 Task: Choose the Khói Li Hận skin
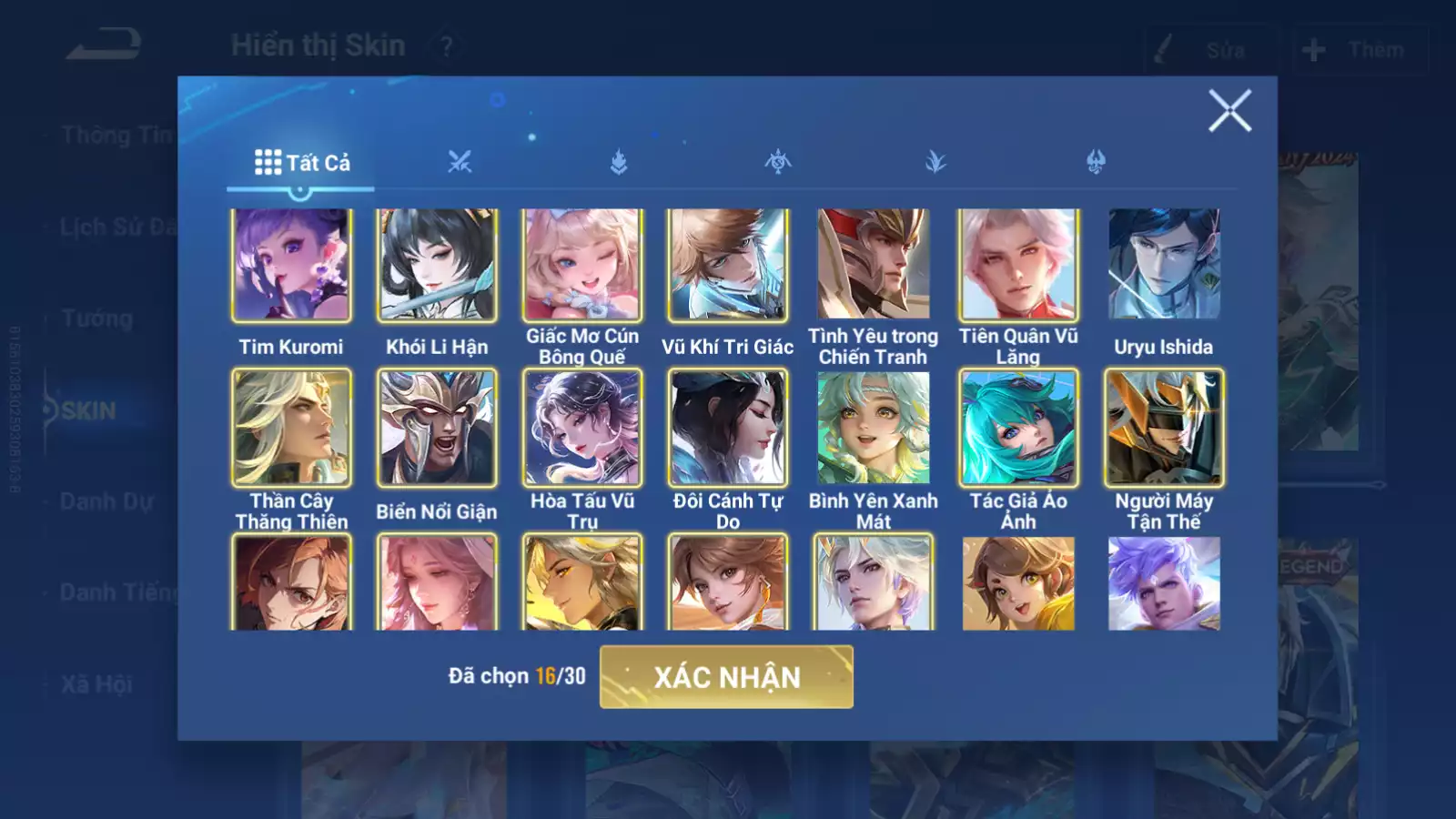tap(437, 265)
